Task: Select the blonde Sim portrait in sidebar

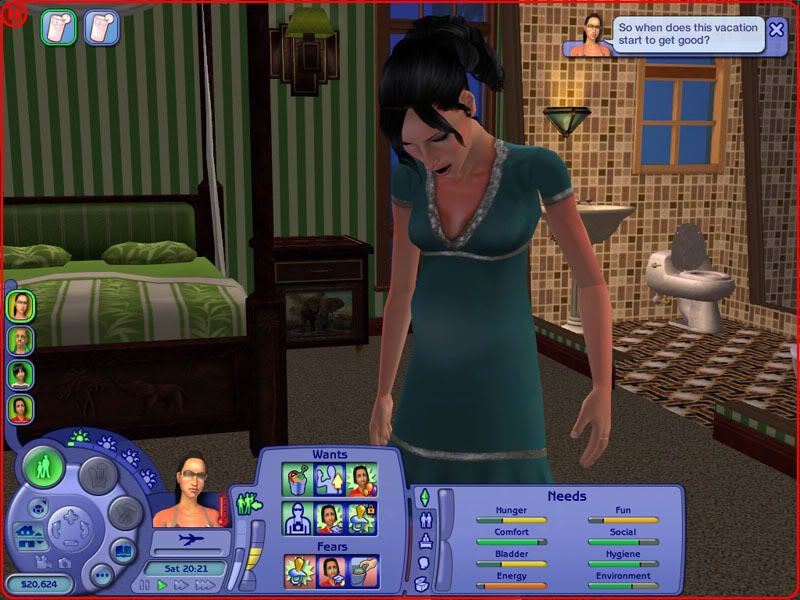Action: 20,340
